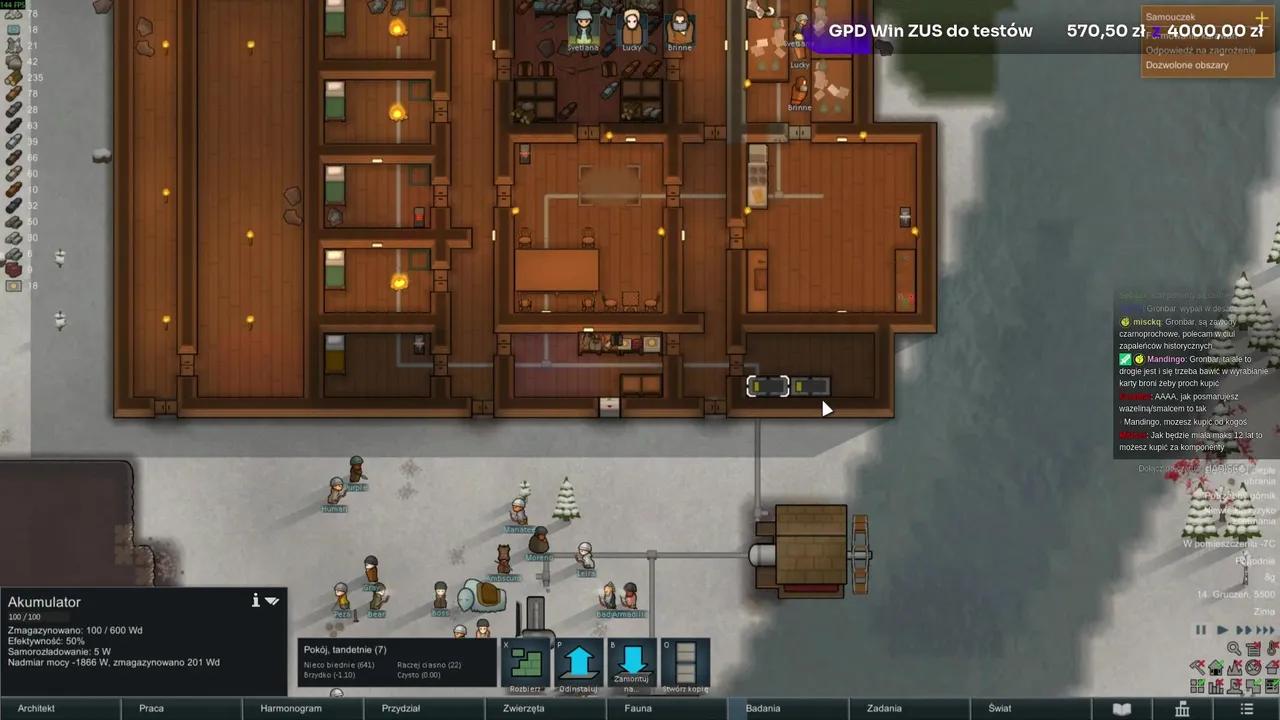Open the Architekt build menu
Screen dimensions: 1280x720
(36, 708)
